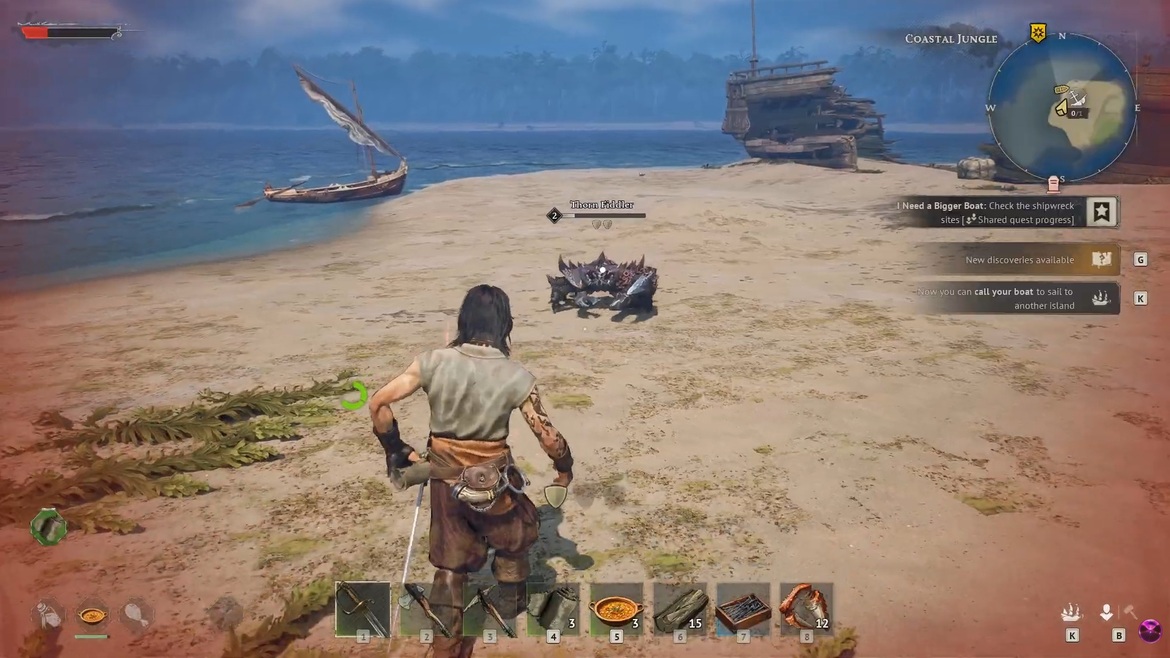
Task: Choose the pickaxe in hotbar slot 3
Action: 489,608
